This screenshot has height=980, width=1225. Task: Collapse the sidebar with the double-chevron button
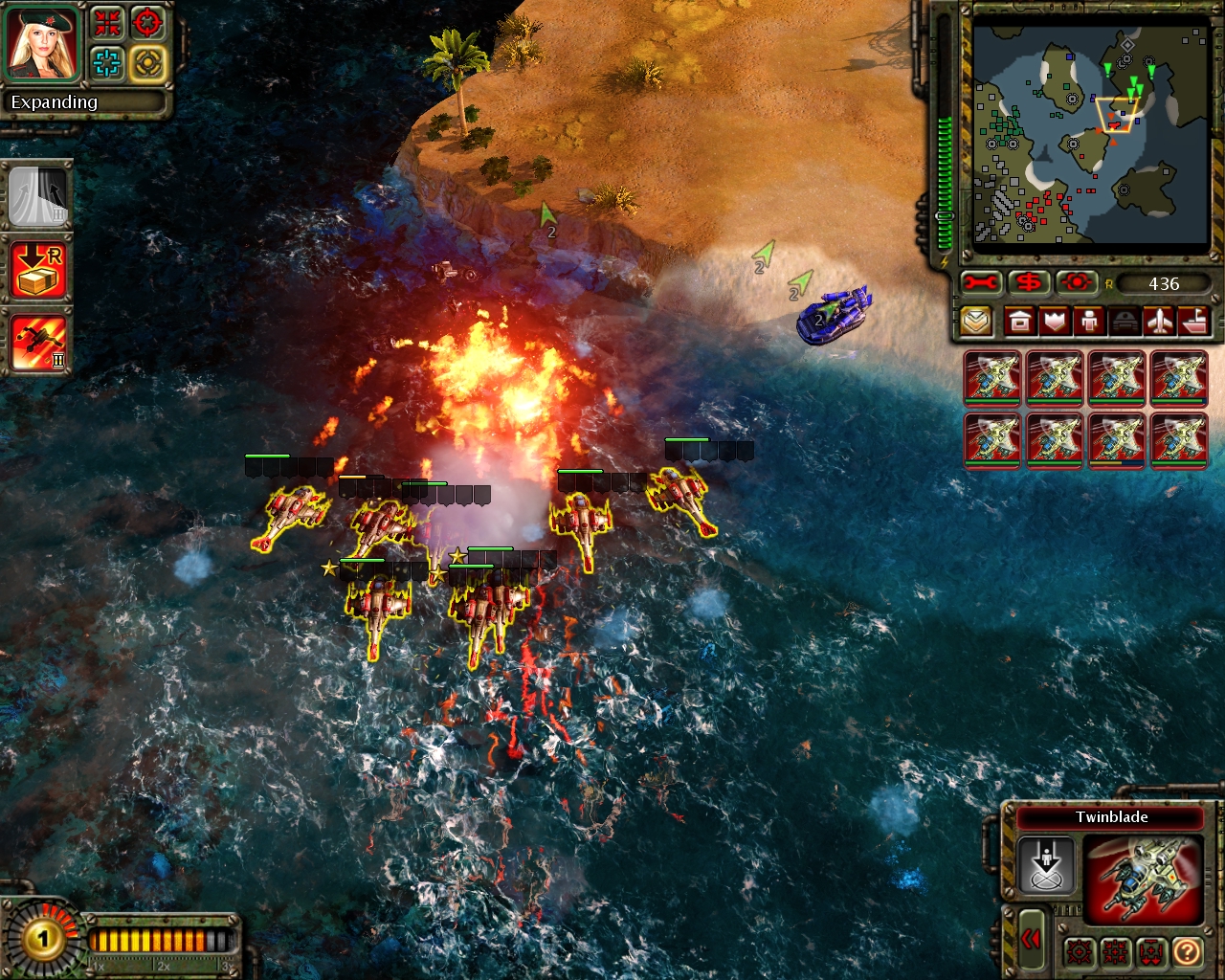(x=1031, y=941)
